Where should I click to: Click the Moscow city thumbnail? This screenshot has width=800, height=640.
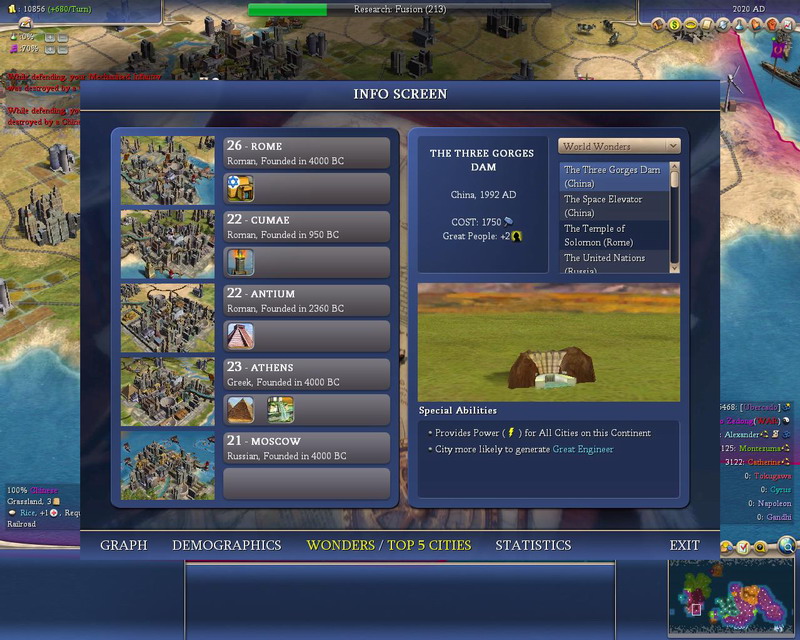click(x=168, y=465)
